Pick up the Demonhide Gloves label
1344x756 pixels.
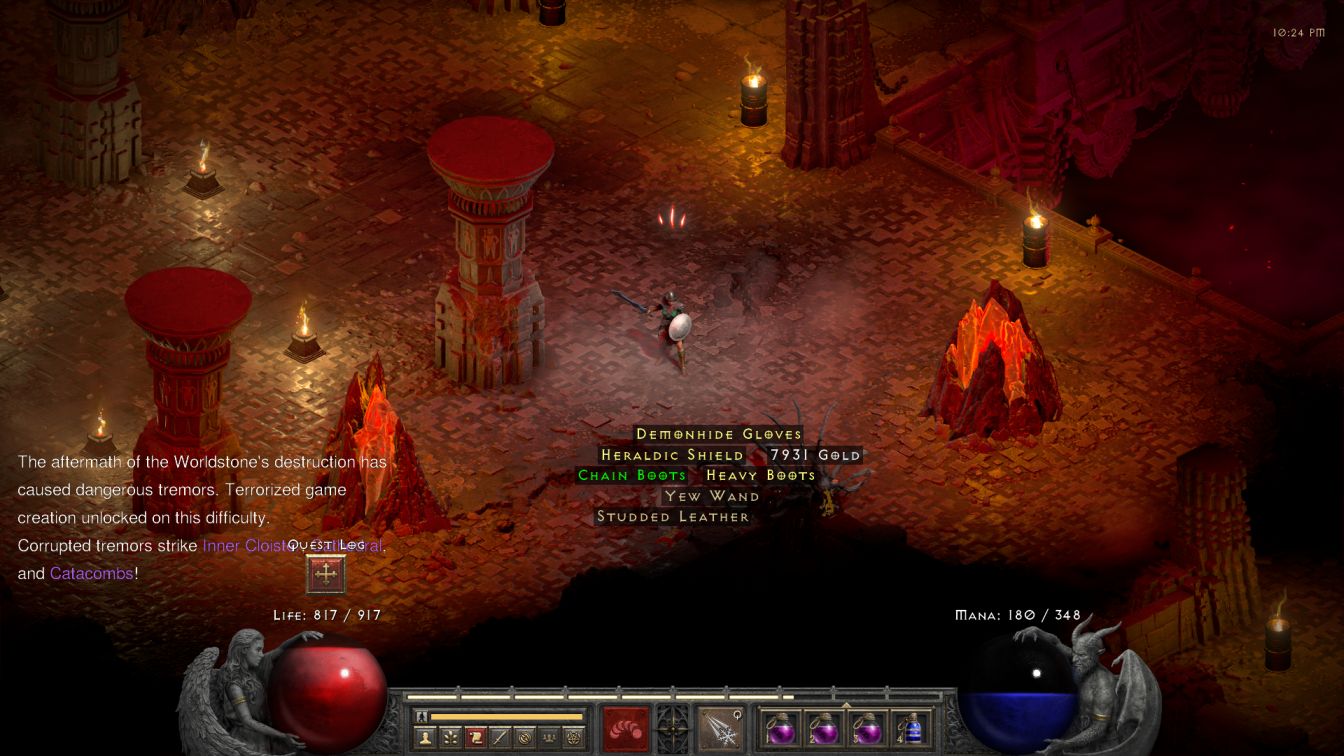(719, 434)
